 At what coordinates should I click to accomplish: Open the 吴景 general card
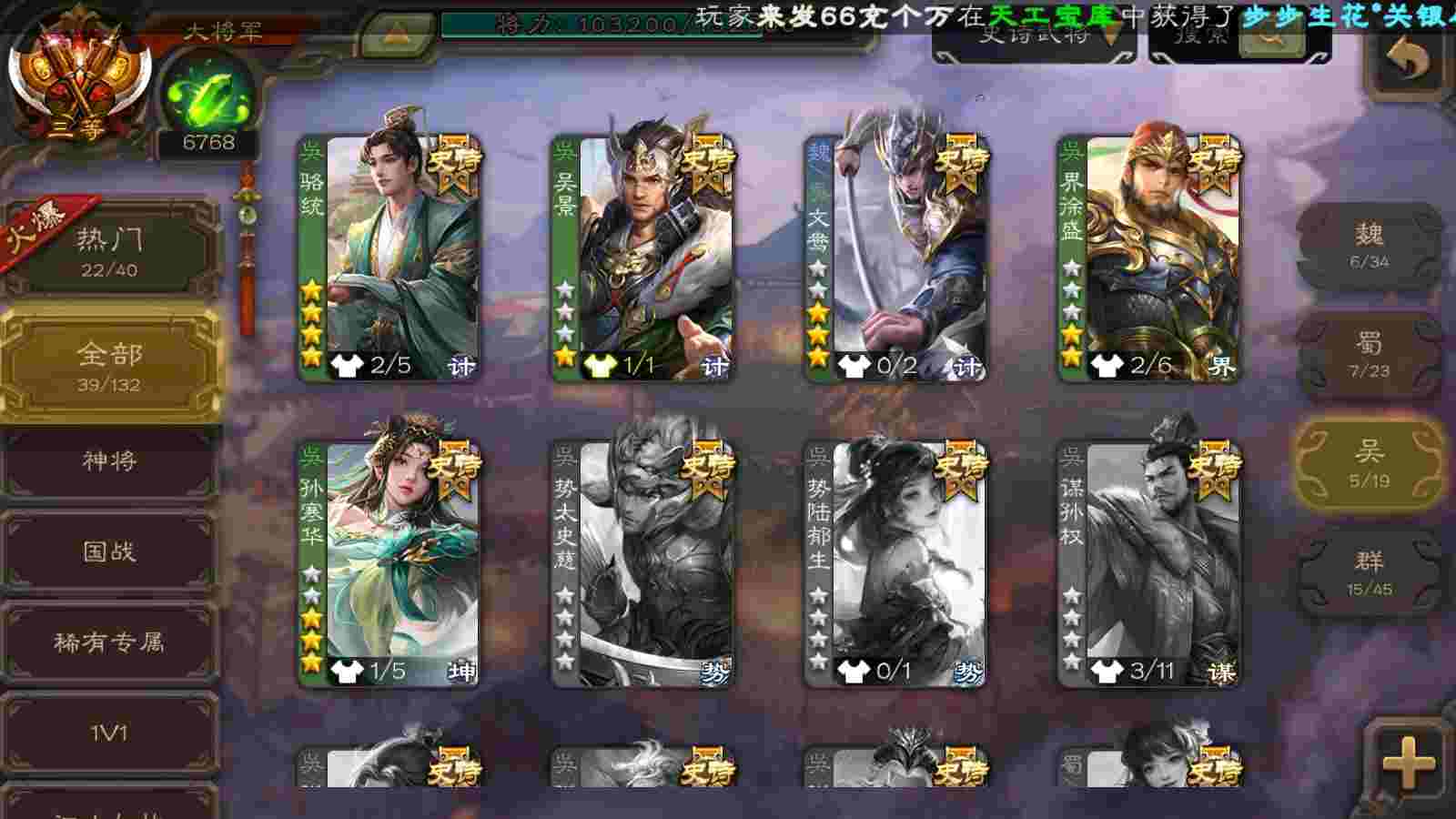644,257
